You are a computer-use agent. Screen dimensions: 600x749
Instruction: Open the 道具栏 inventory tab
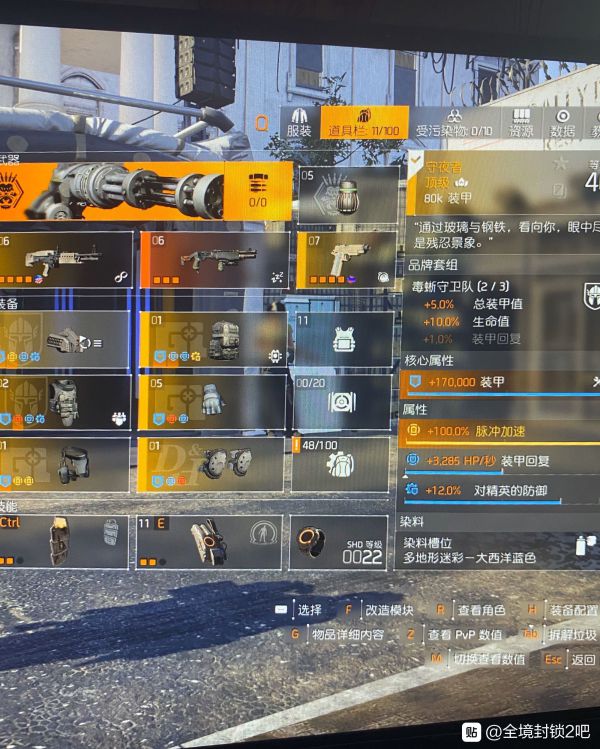pos(365,124)
